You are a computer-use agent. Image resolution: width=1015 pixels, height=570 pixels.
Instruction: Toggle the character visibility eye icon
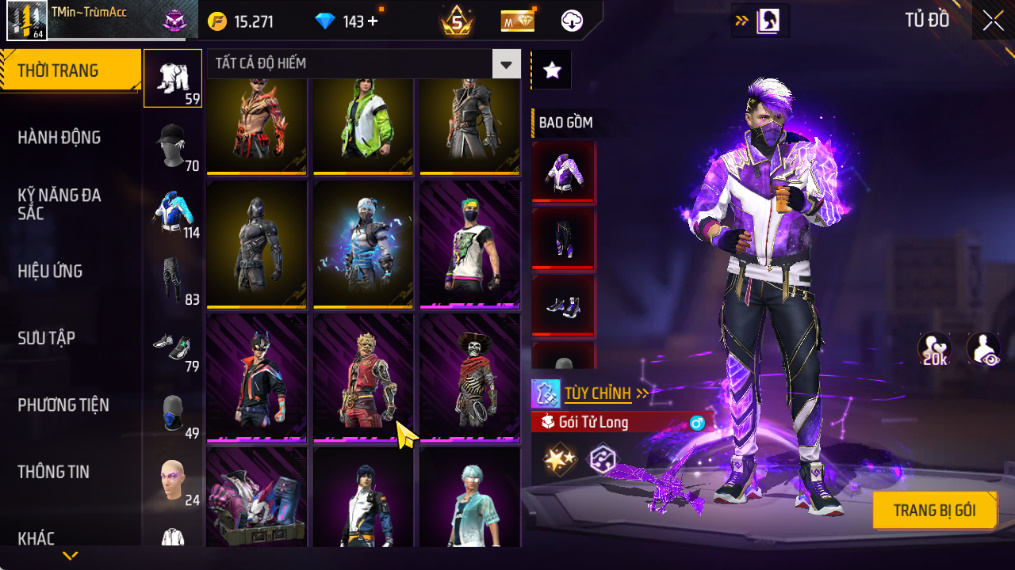pyautogui.click(x=983, y=349)
